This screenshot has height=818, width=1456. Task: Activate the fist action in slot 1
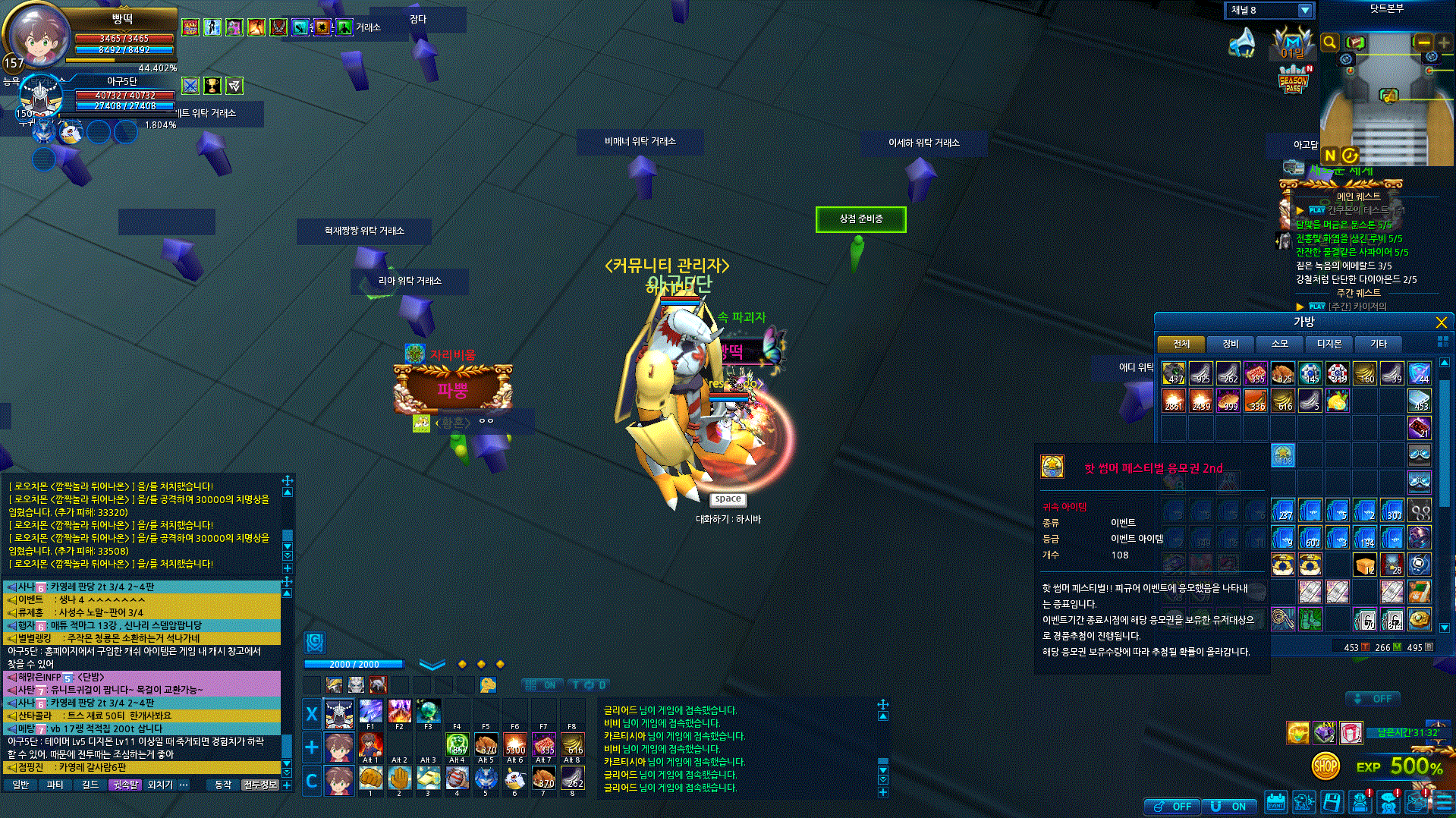[370, 778]
